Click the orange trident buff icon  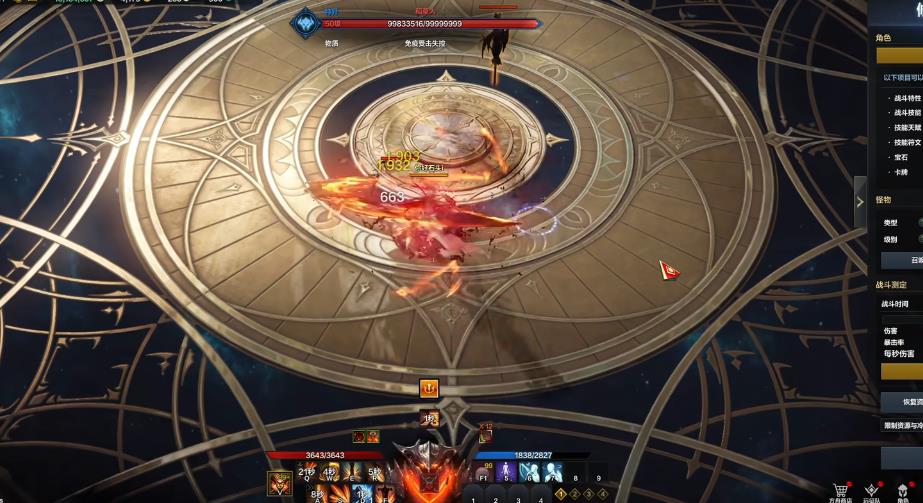429,388
